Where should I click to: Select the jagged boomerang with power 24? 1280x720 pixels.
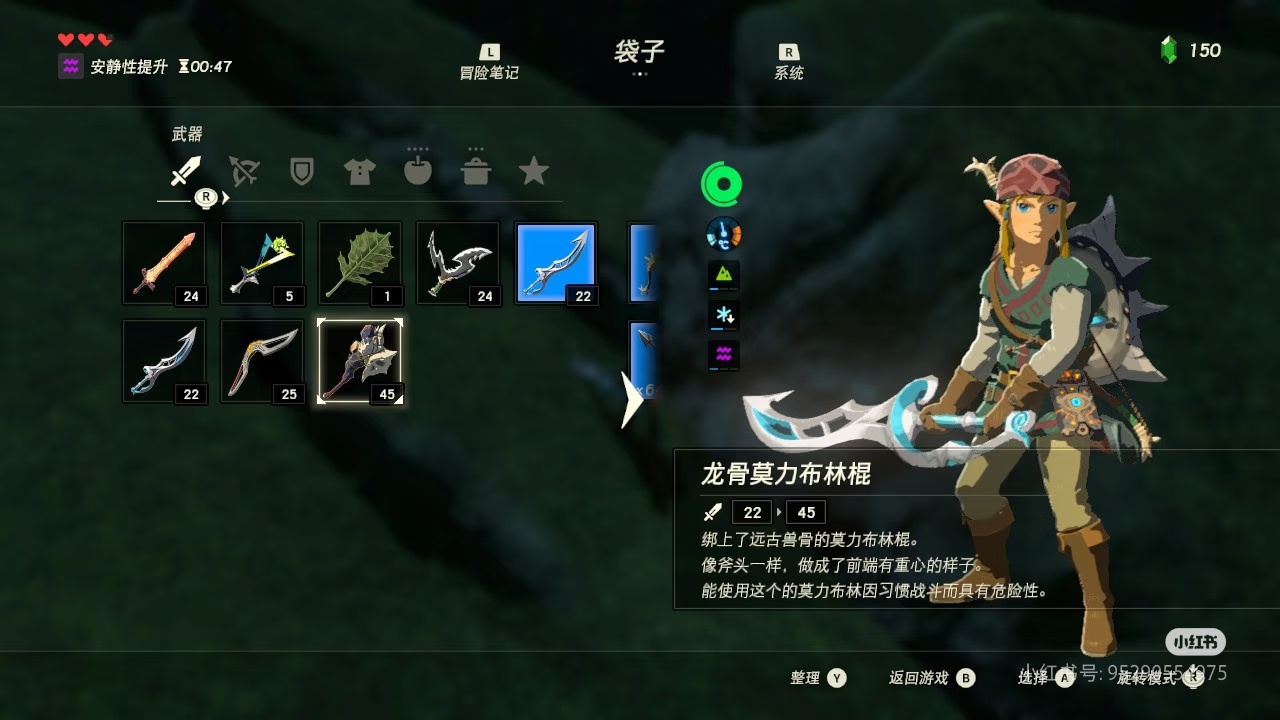458,263
